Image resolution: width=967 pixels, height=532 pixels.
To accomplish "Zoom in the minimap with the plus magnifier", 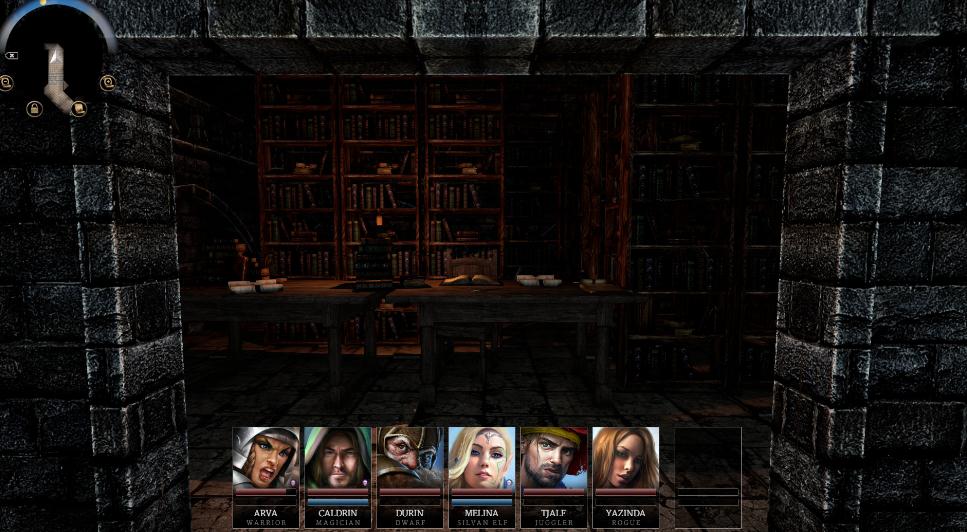I will point(108,83).
